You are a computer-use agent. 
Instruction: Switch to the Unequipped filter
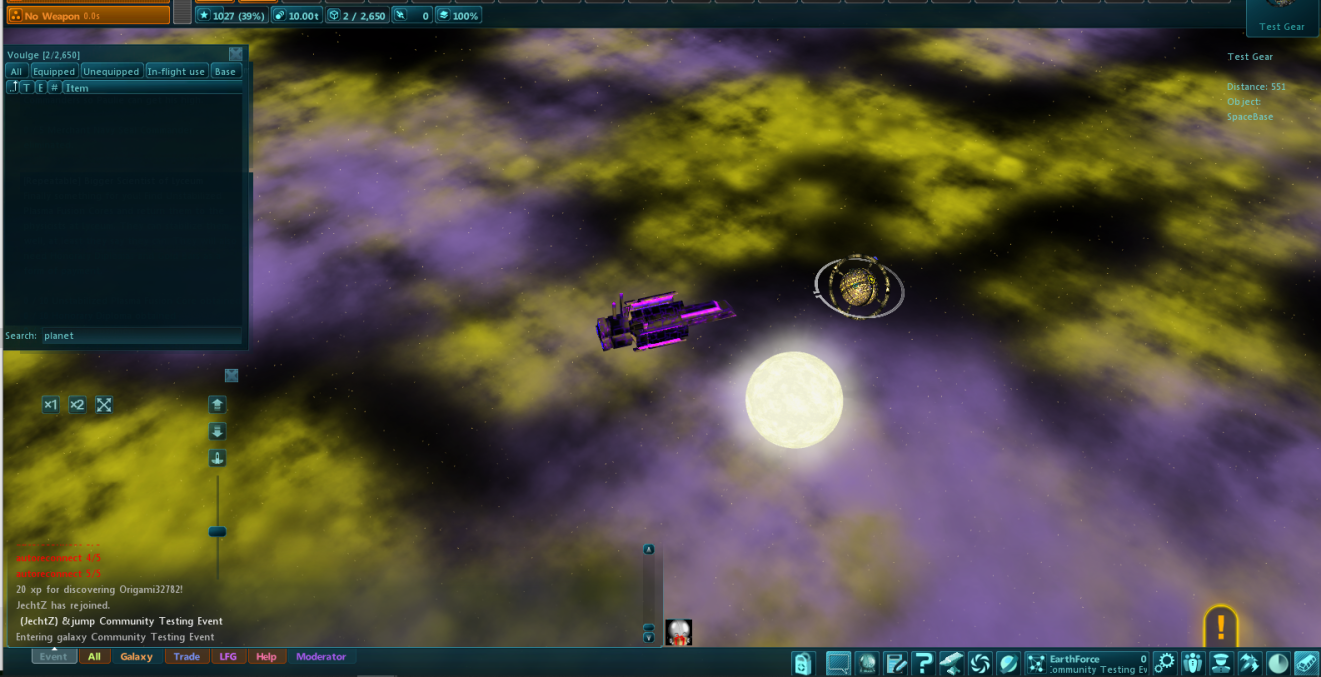coord(111,72)
